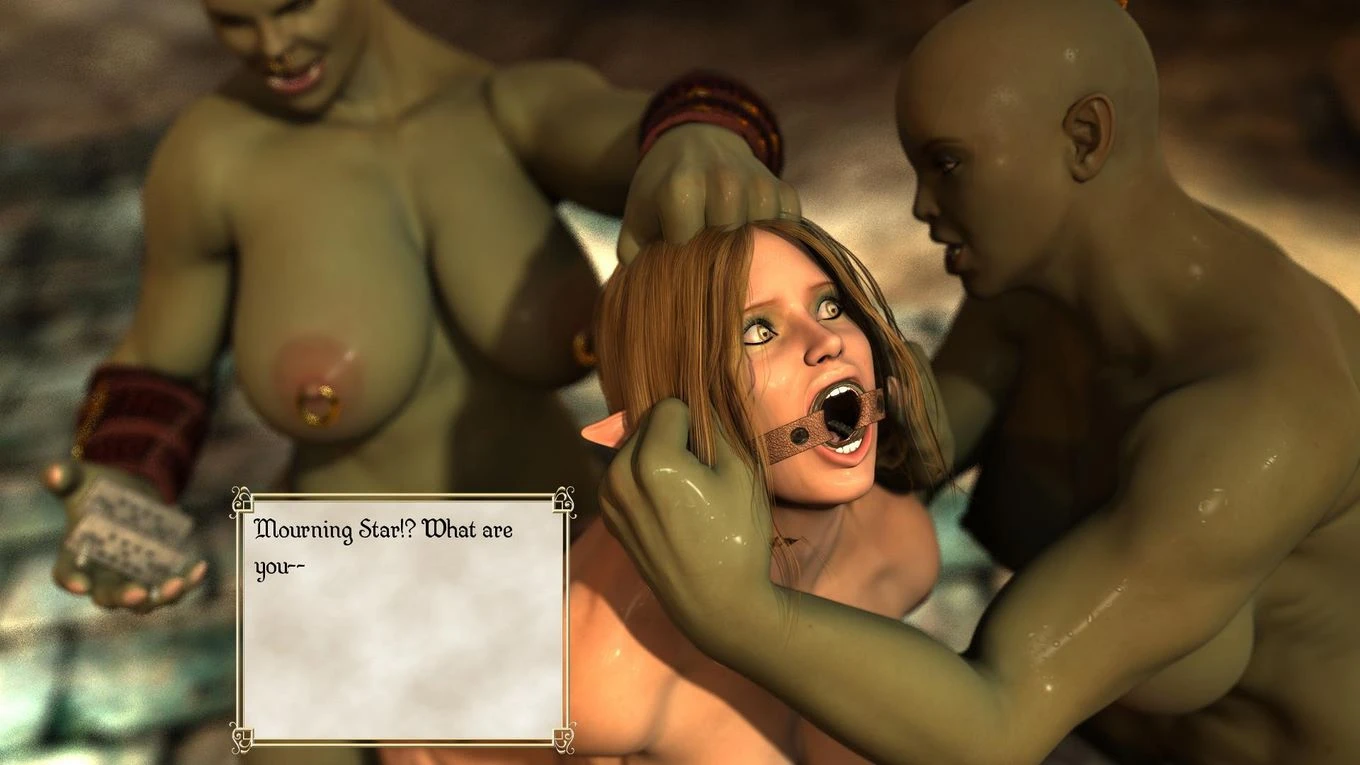
Task: Select the ornamental top-right corner of the dialogue frame
Action: 565,500
